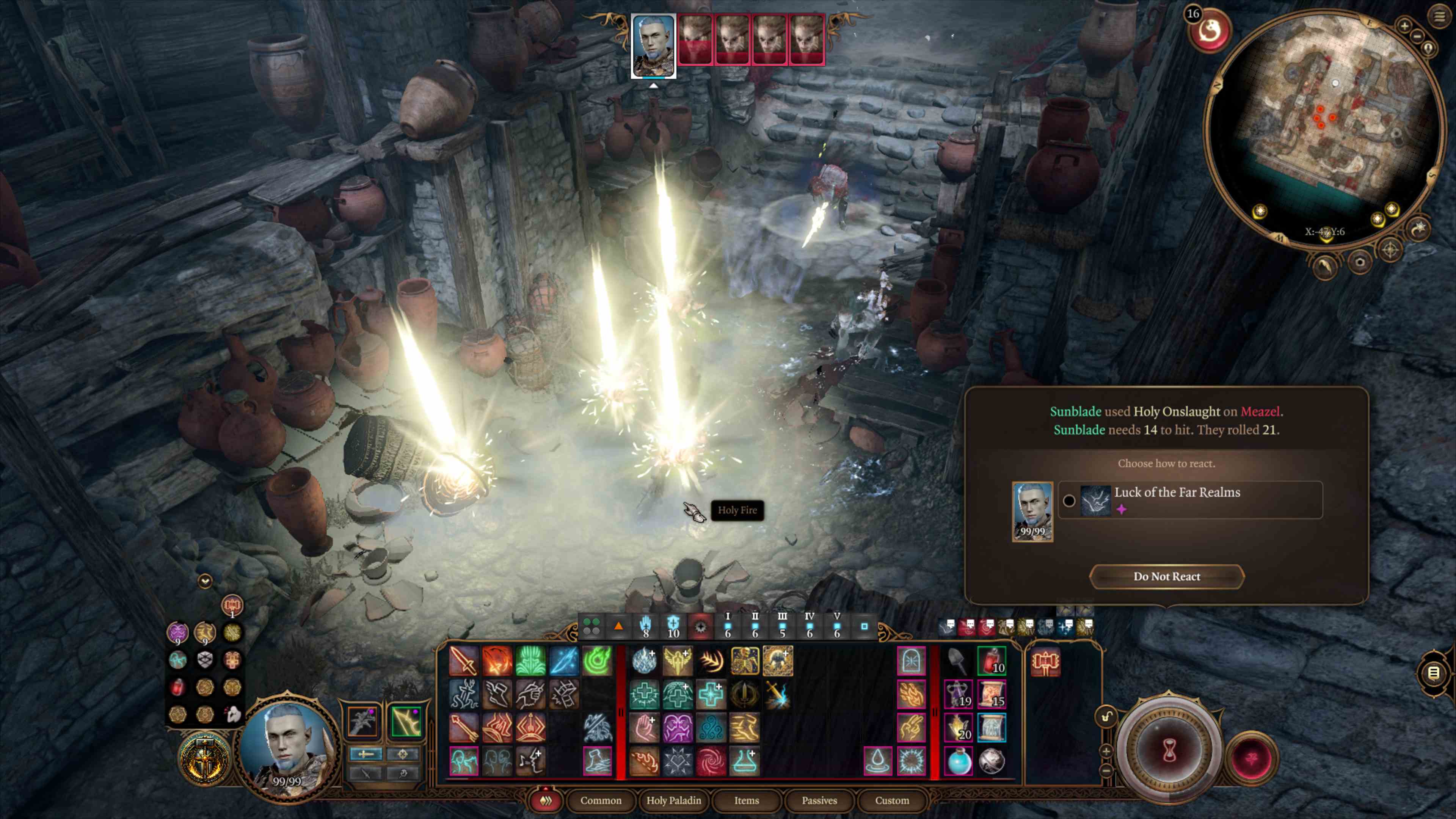Image resolution: width=1456 pixels, height=819 pixels.
Task: Zoom in the minimap with the plus button
Action: tap(1404, 25)
